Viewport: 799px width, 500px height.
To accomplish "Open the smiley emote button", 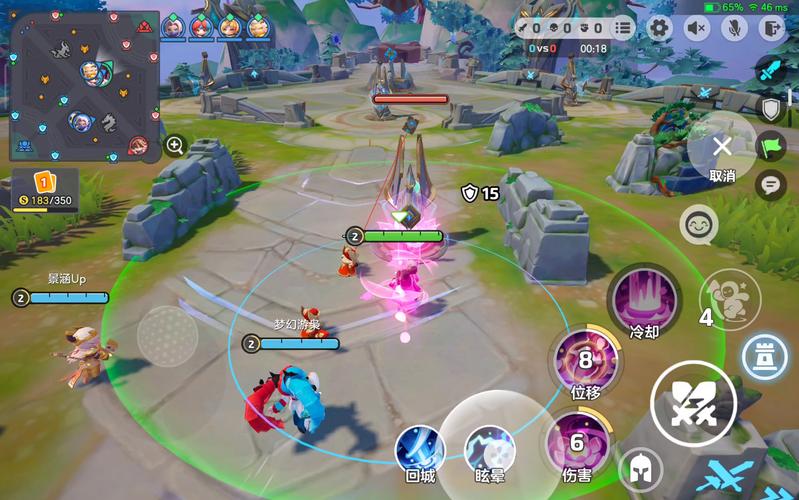I will 698,224.
